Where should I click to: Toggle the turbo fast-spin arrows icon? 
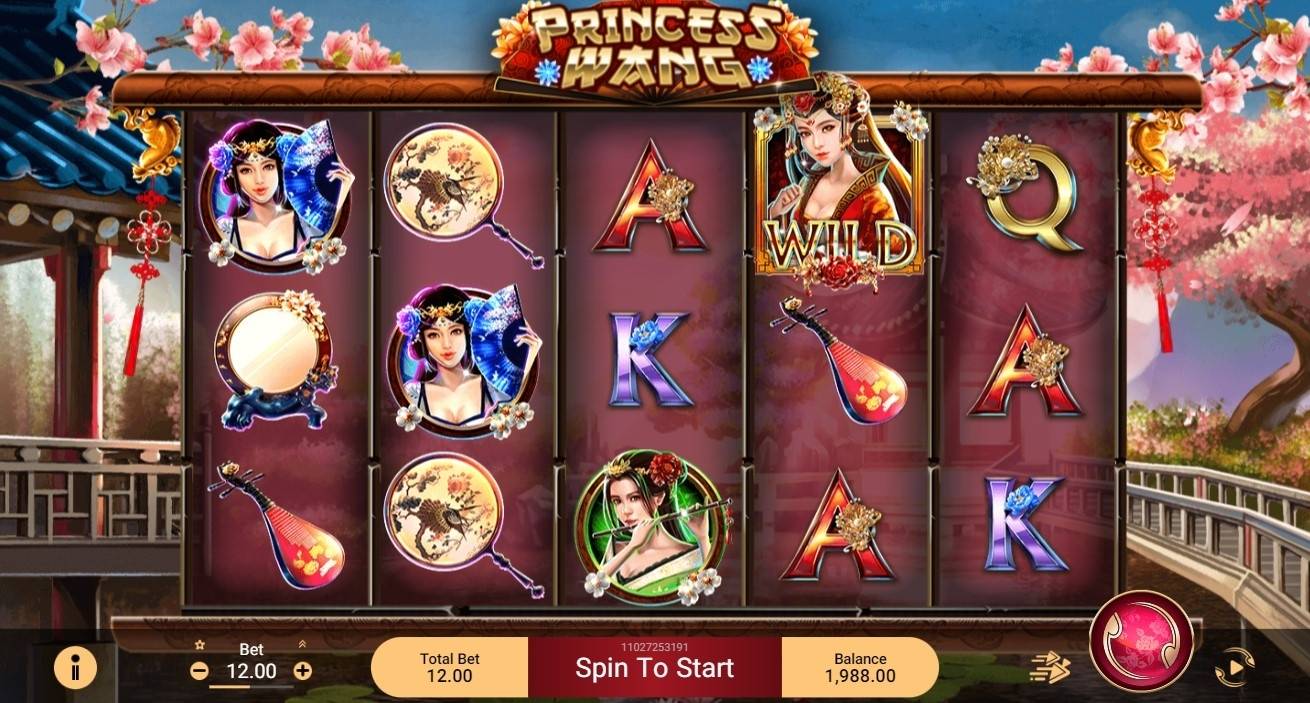point(1049,668)
